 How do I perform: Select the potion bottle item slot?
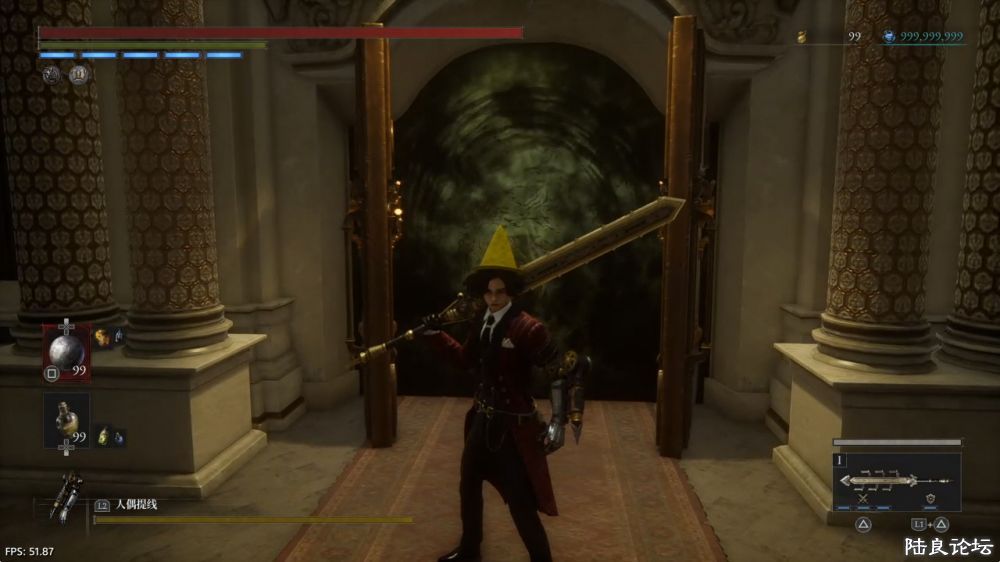(x=67, y=419)
